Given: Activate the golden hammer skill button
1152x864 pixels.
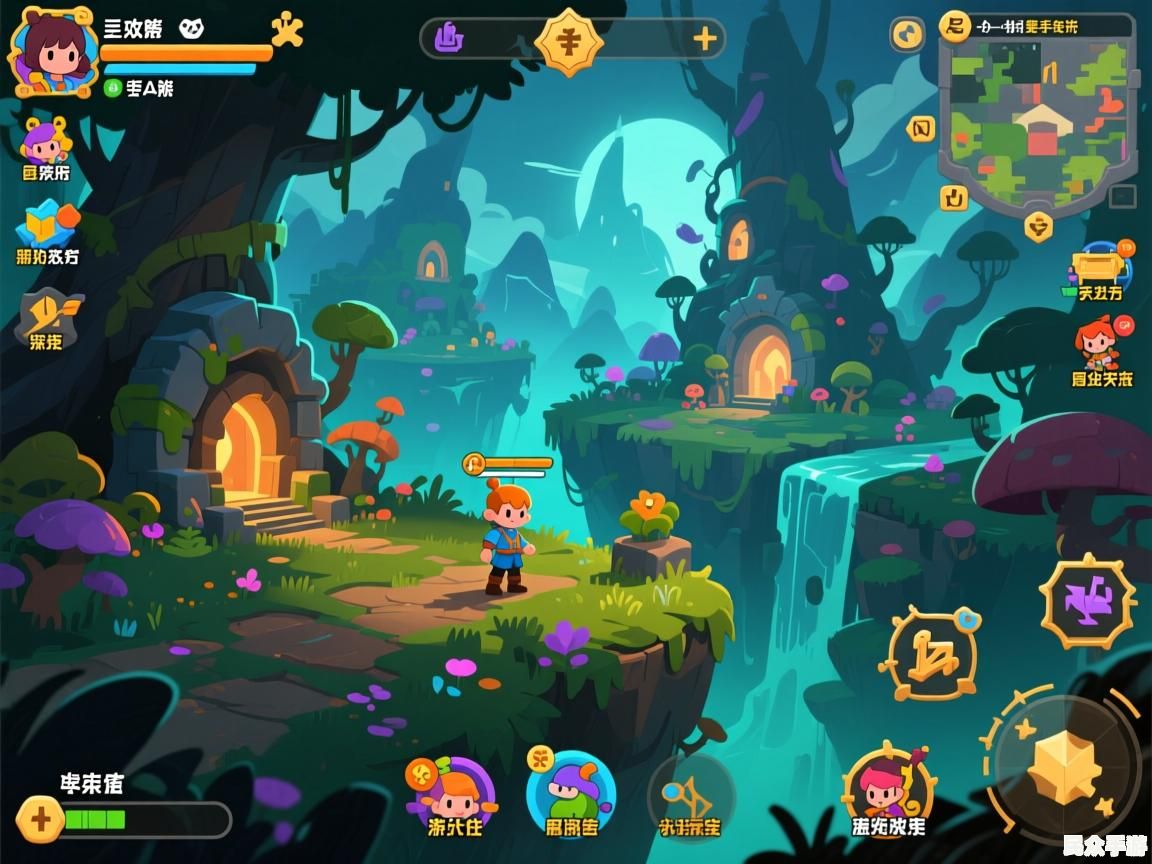Looking at the screenshot, I should (x=930, y=654).
